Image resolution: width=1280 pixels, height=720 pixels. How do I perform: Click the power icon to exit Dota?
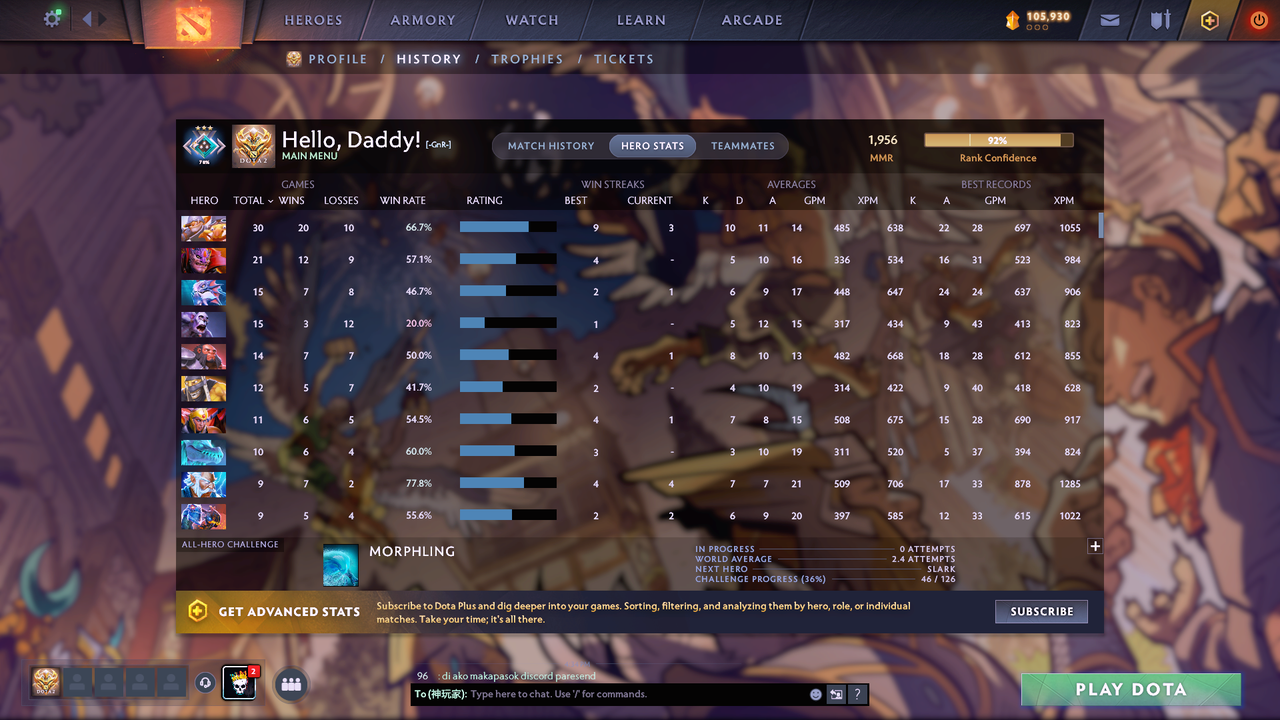click(1258, 19)
